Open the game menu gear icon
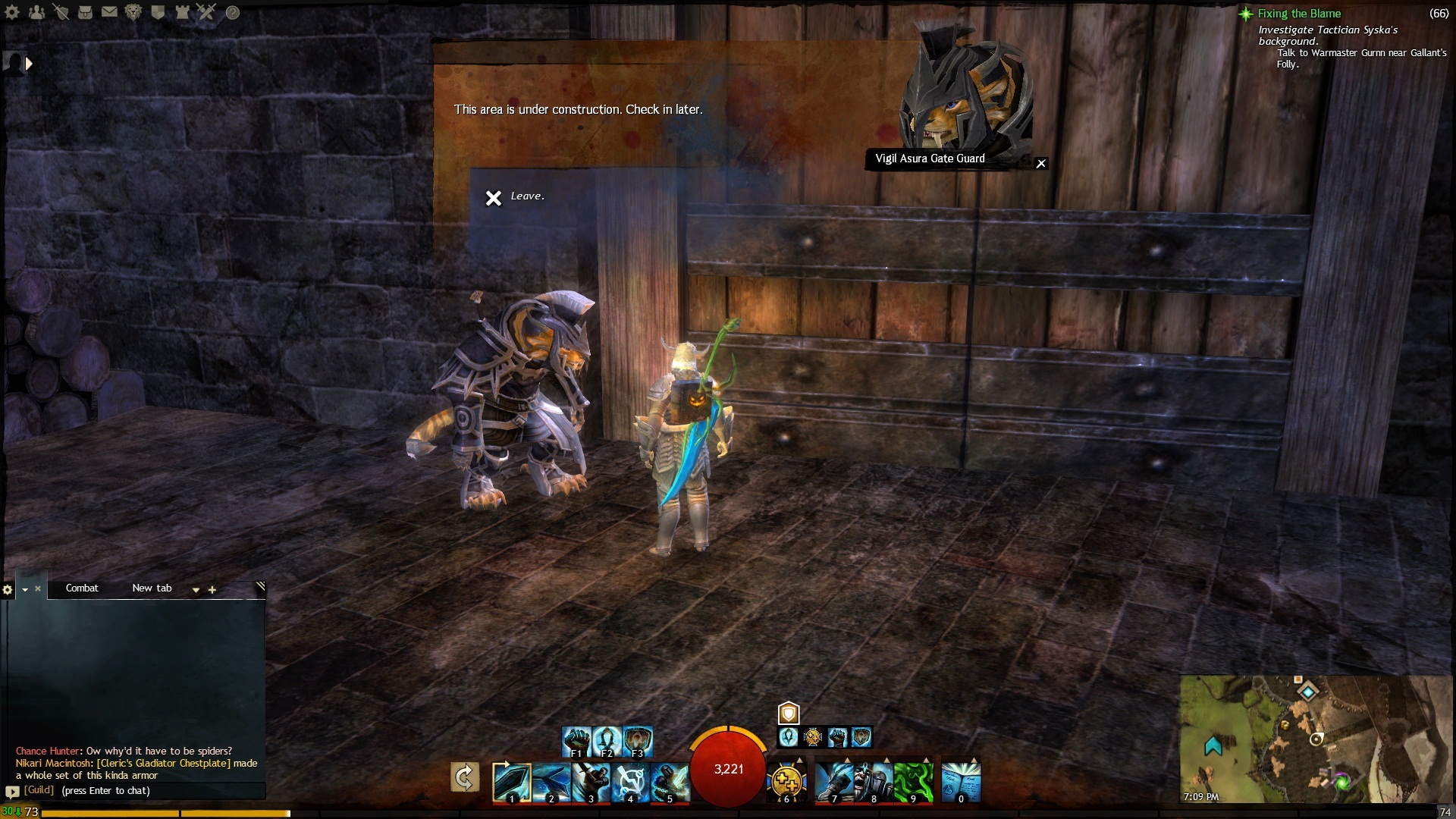 tap(12, 12)
